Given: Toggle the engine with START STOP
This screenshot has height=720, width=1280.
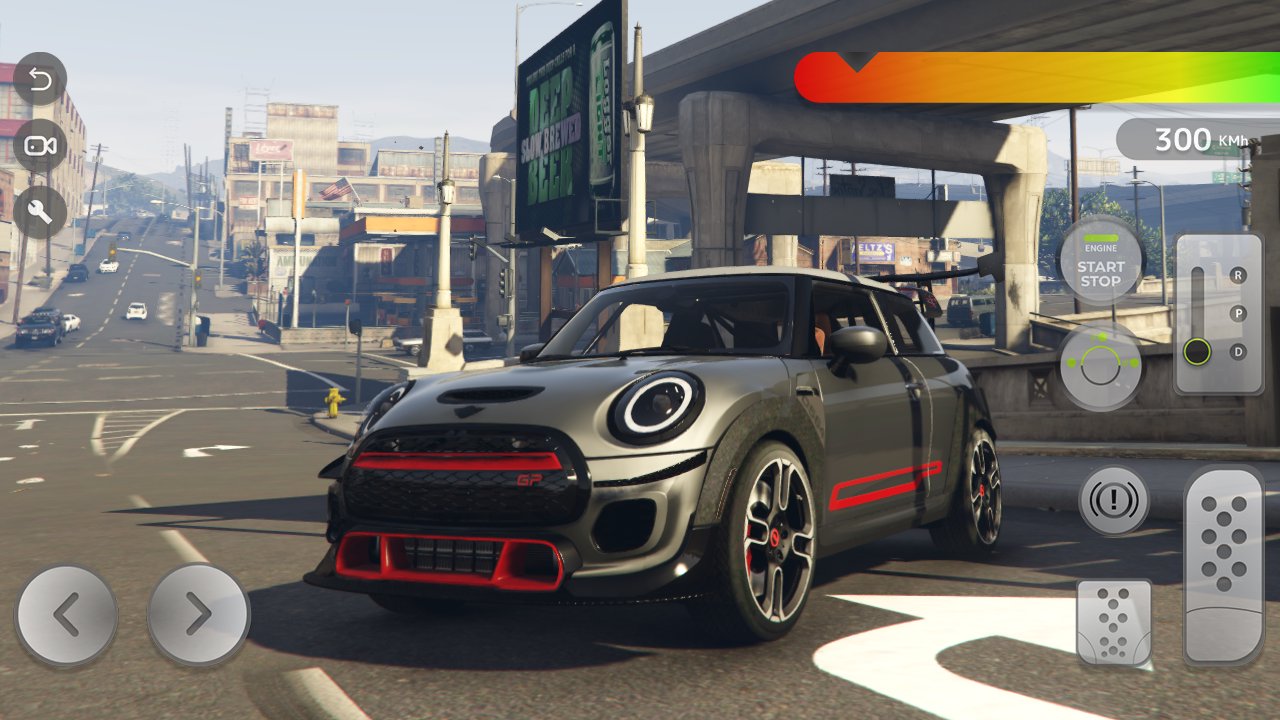Looking at the screenshot, I should click(1101, 274).
